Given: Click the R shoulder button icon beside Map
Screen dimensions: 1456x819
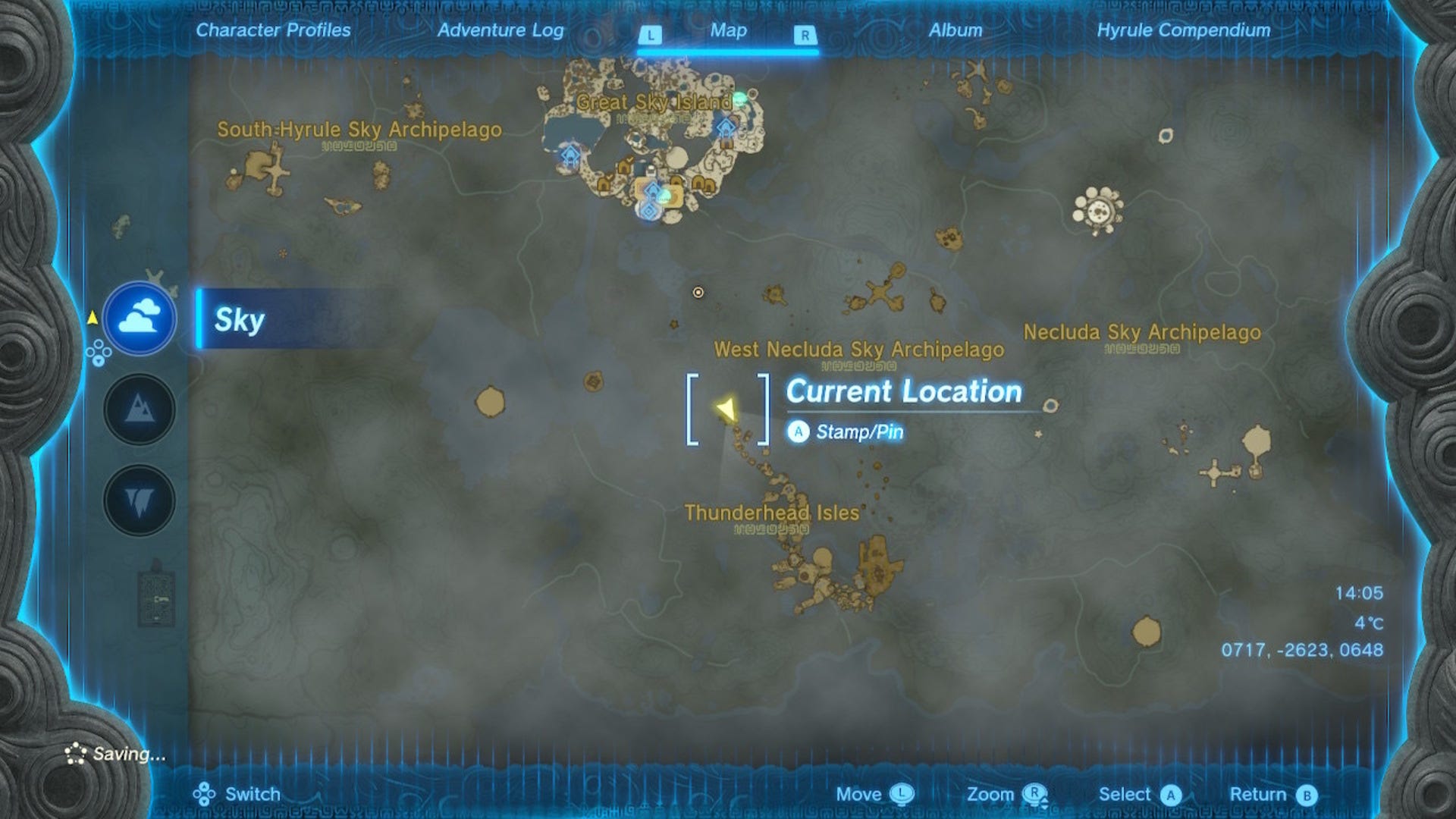Looking at the screenshot, I should tap(805, 32).
